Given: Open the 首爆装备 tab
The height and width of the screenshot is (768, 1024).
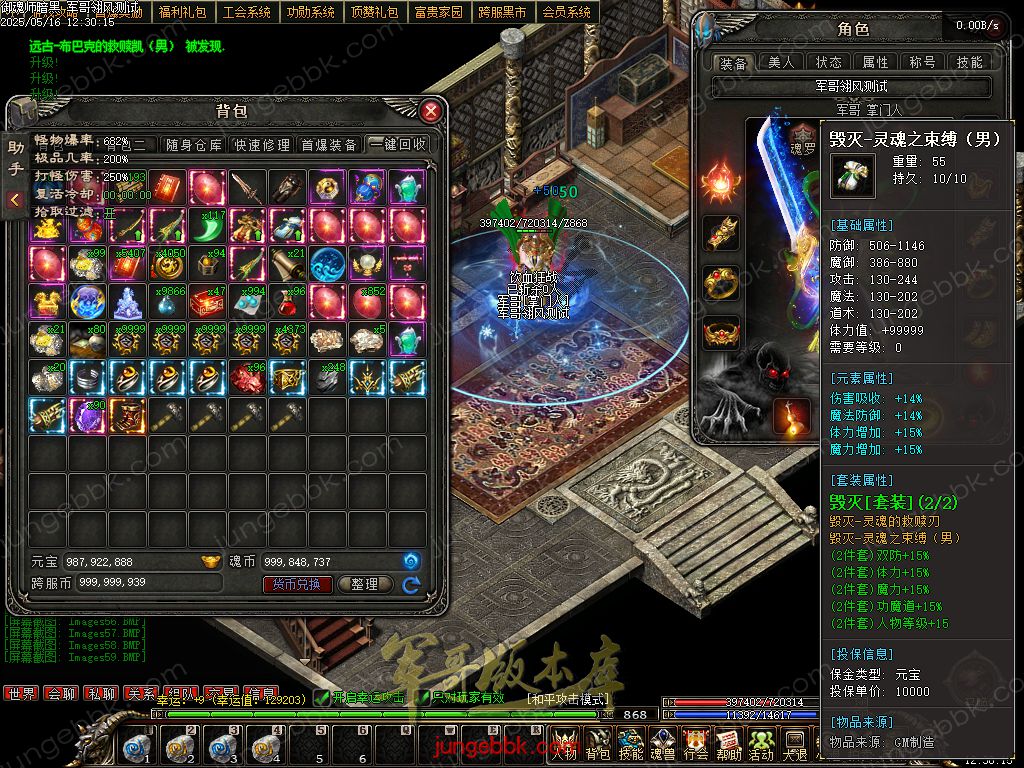Looking at the screenshot, I should tap(329, 145).
